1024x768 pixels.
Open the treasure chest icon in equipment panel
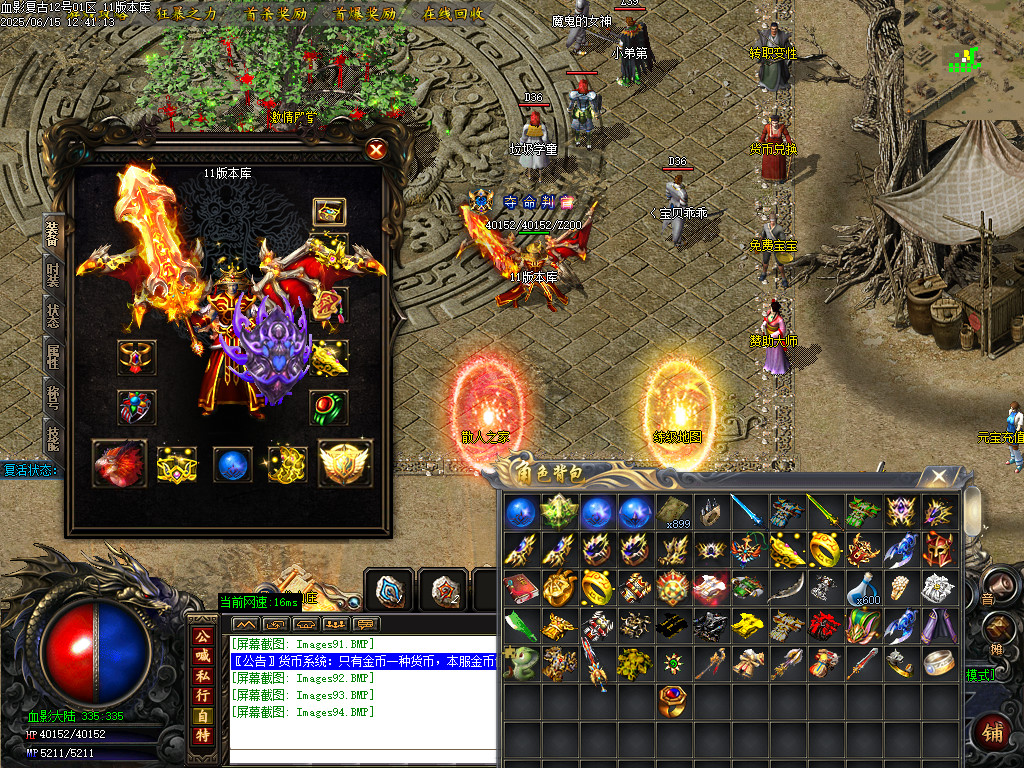[x=329, y=211]
